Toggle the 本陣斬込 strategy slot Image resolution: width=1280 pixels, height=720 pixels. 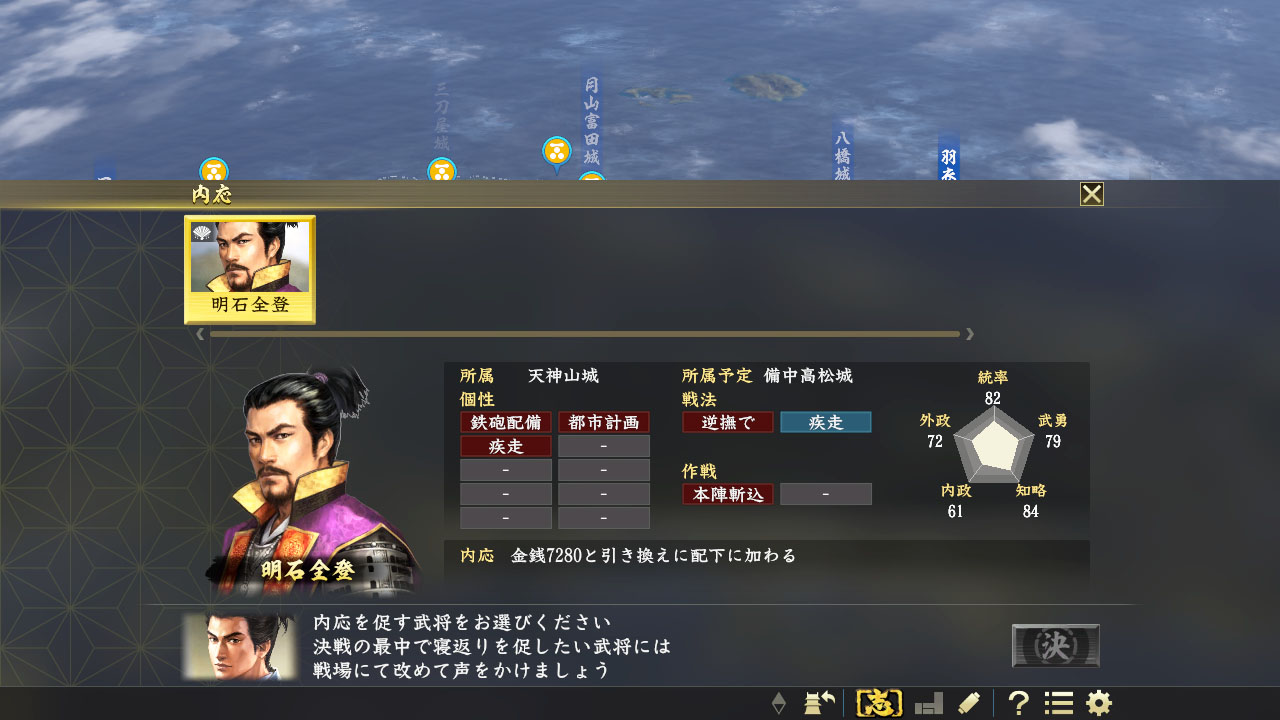tap(727, 493)
